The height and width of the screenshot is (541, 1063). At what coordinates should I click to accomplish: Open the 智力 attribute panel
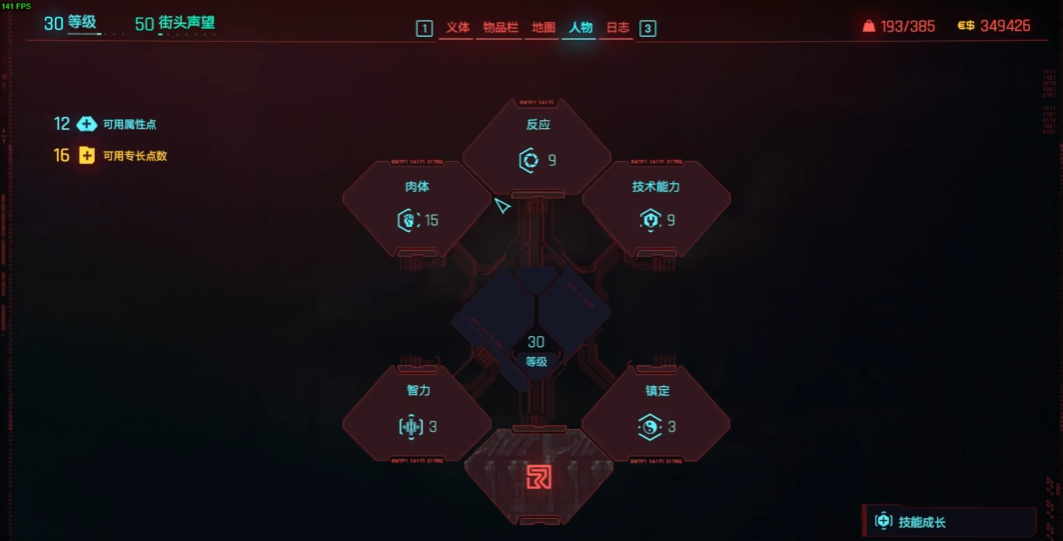(417, 413)
